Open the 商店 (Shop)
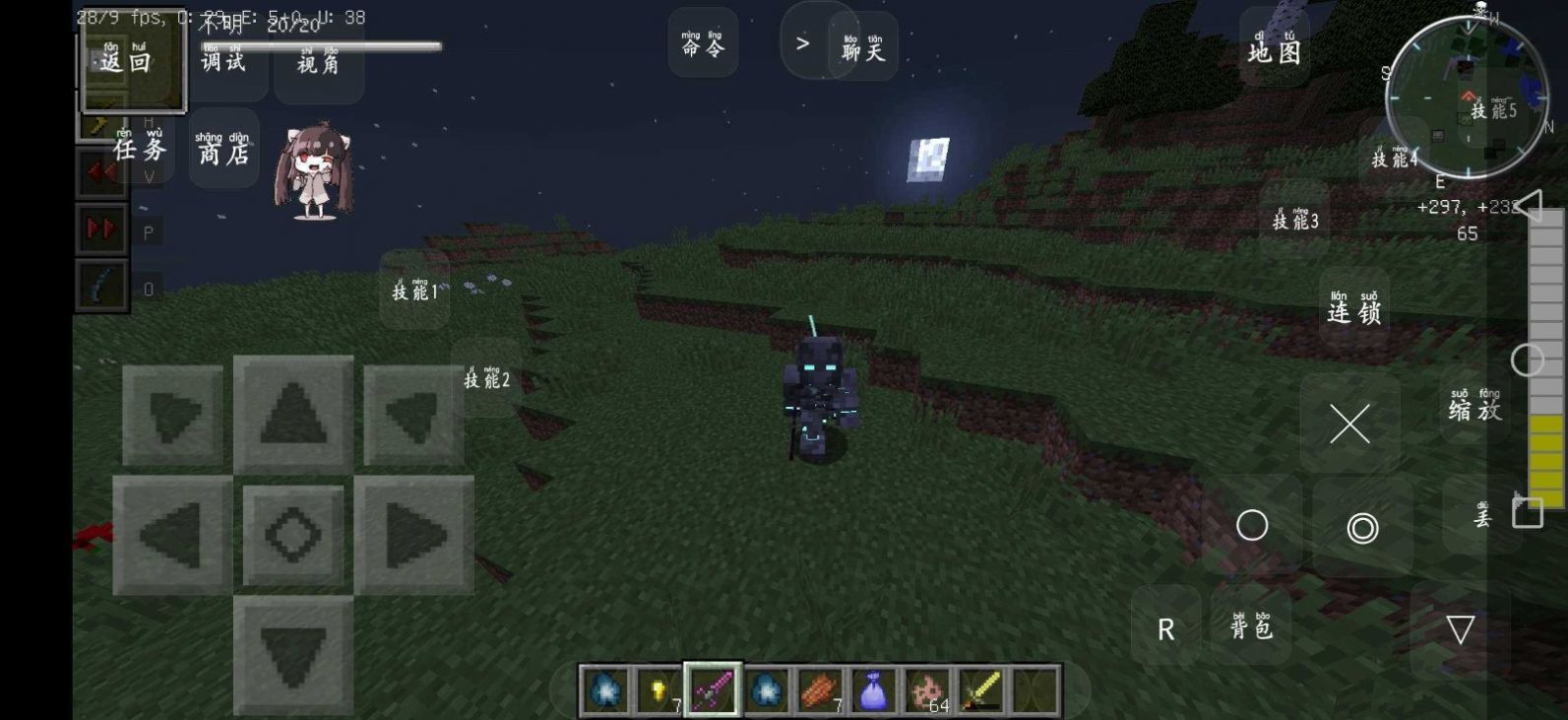Screen dimensions: 1568x720 (223, 151)
